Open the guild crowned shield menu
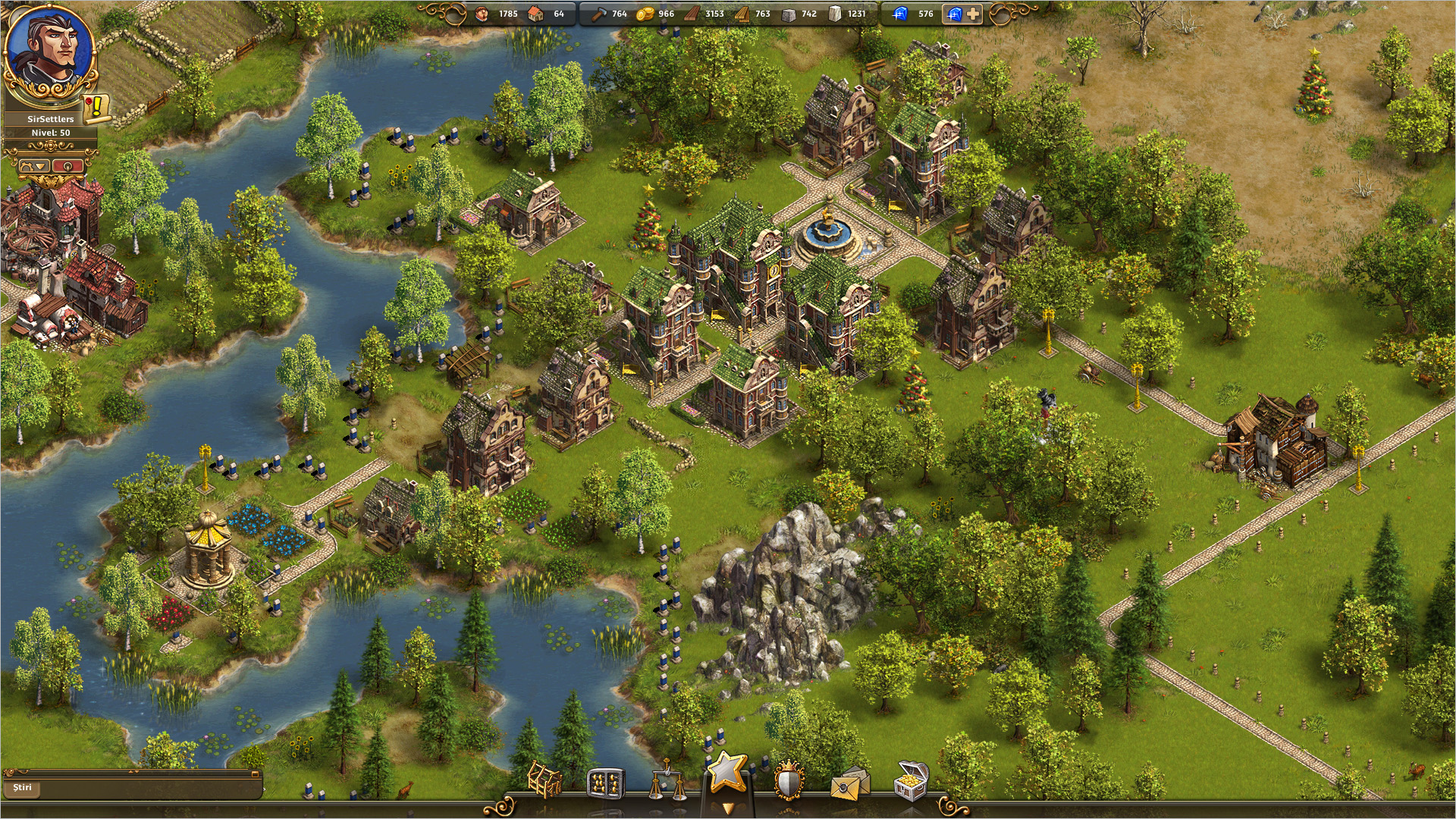Screen dimensions: 1456x819 789,781
